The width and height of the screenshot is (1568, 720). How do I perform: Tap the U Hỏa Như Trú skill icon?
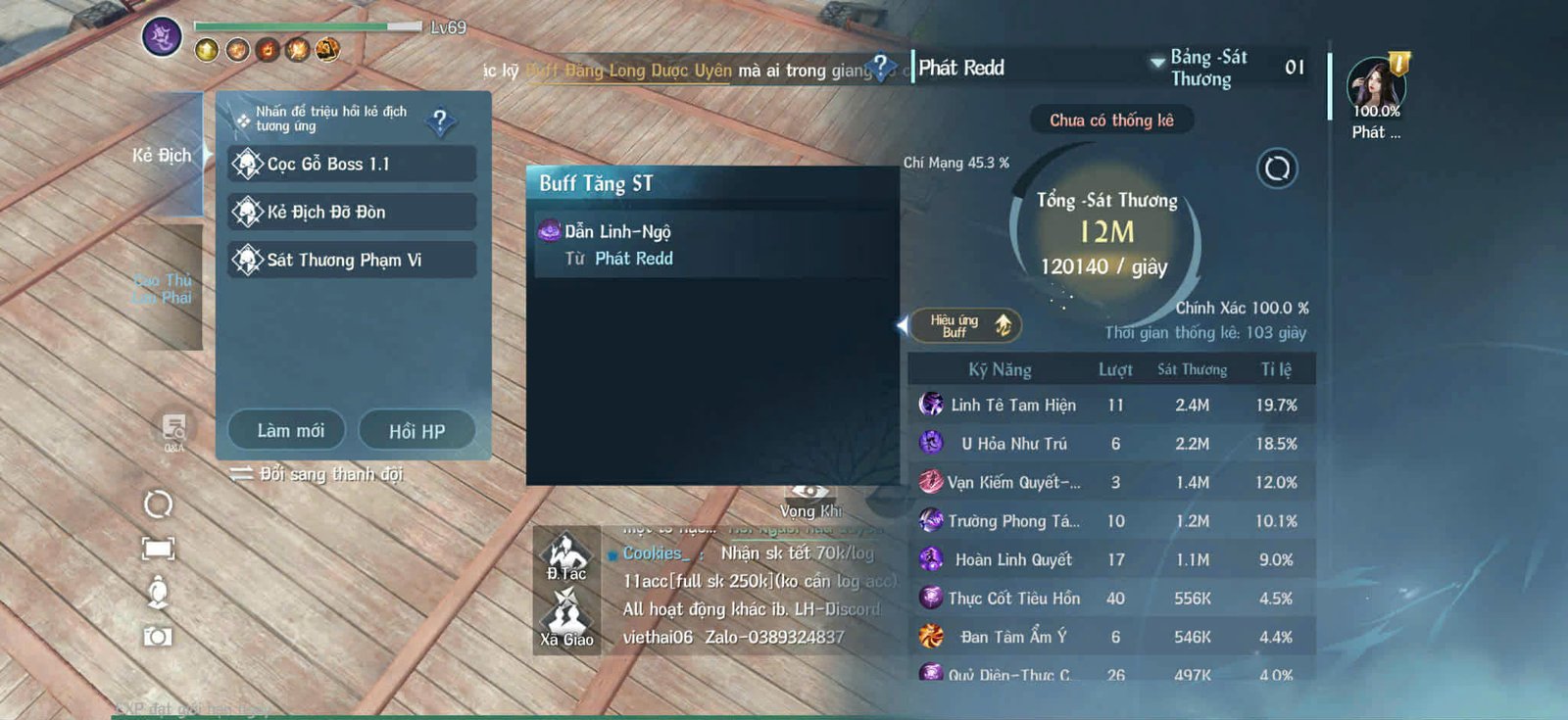click(x=931, y=444)
